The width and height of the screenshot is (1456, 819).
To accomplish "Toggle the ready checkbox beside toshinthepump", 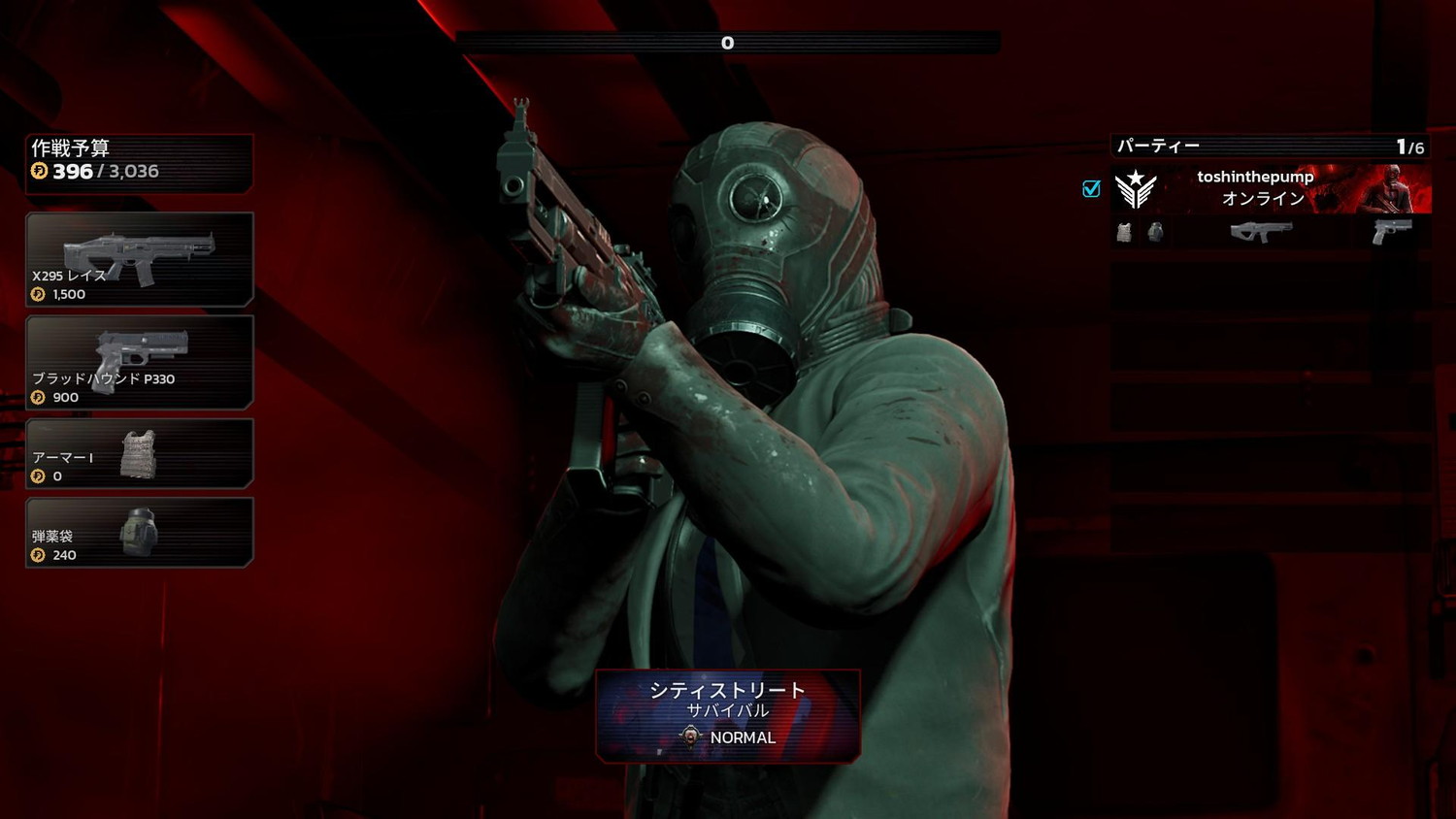I will coord(1091,188).
